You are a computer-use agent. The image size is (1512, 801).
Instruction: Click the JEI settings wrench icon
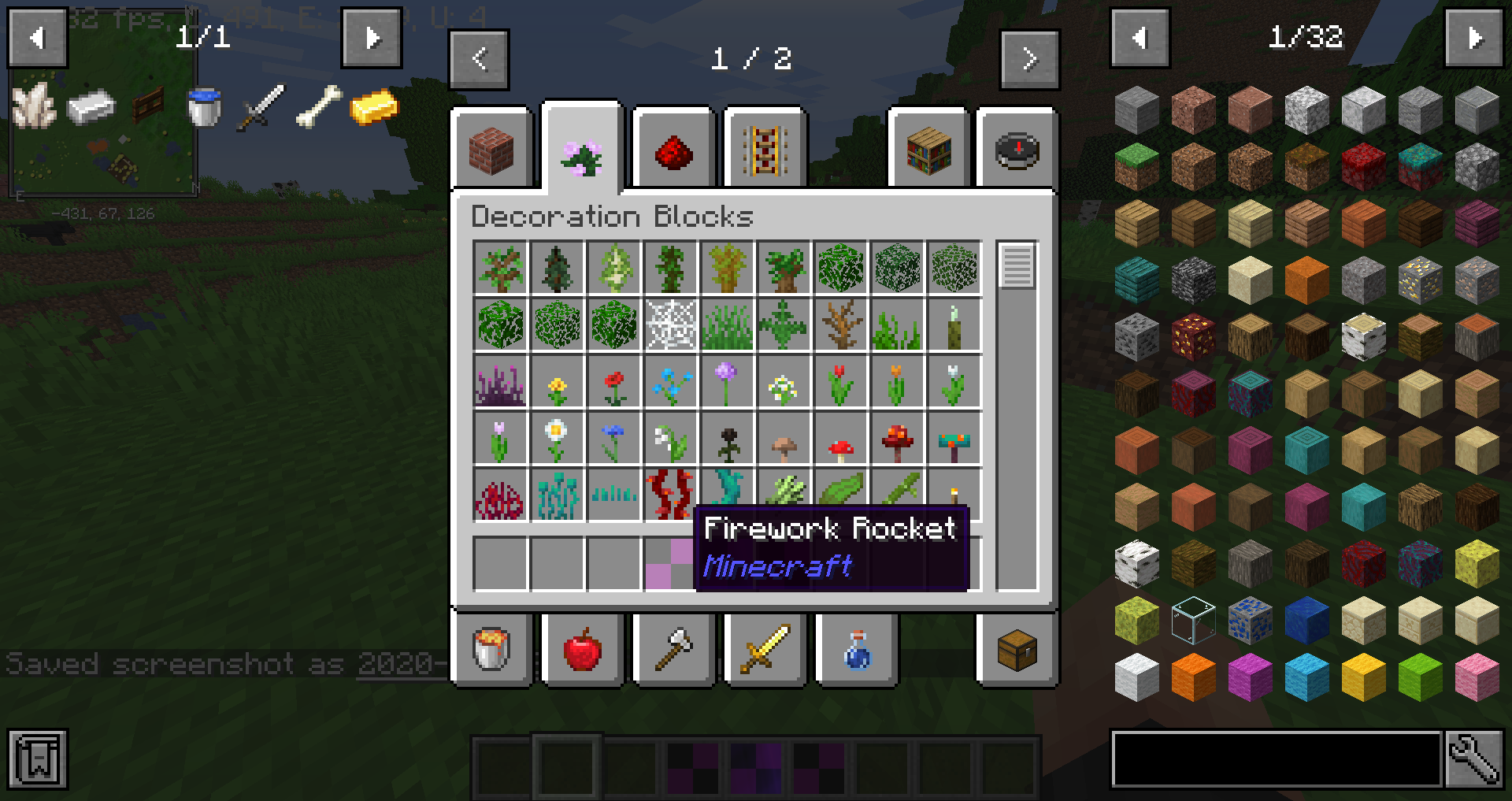click(x=1477, y=758)
